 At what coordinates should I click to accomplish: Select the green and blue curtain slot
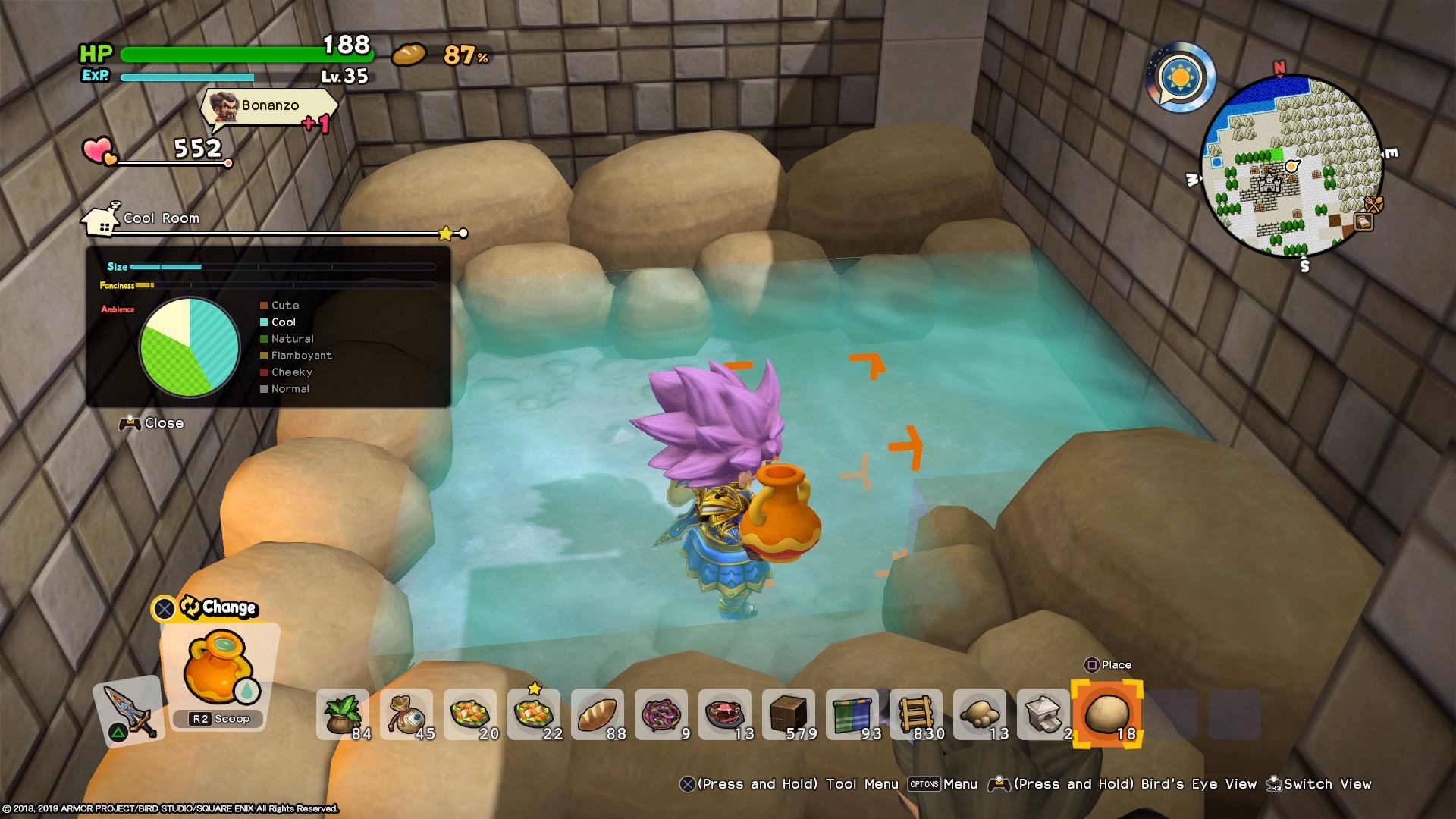coord(852,714)
